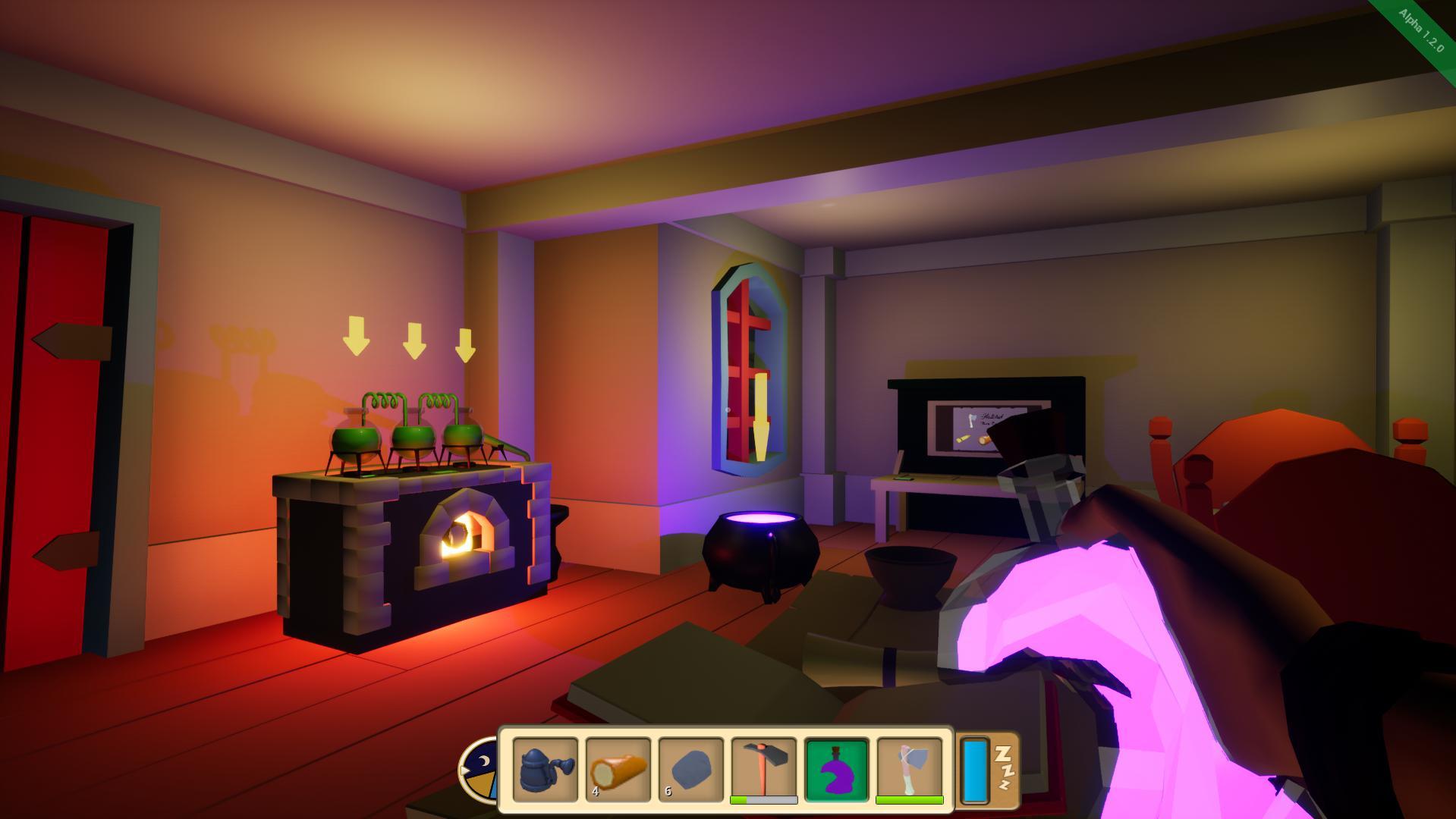Image resolution: width=1456 pixels, height=819 pixels.
Task: Deselect the purple potion in the hotbar
Action: point(836,770)
